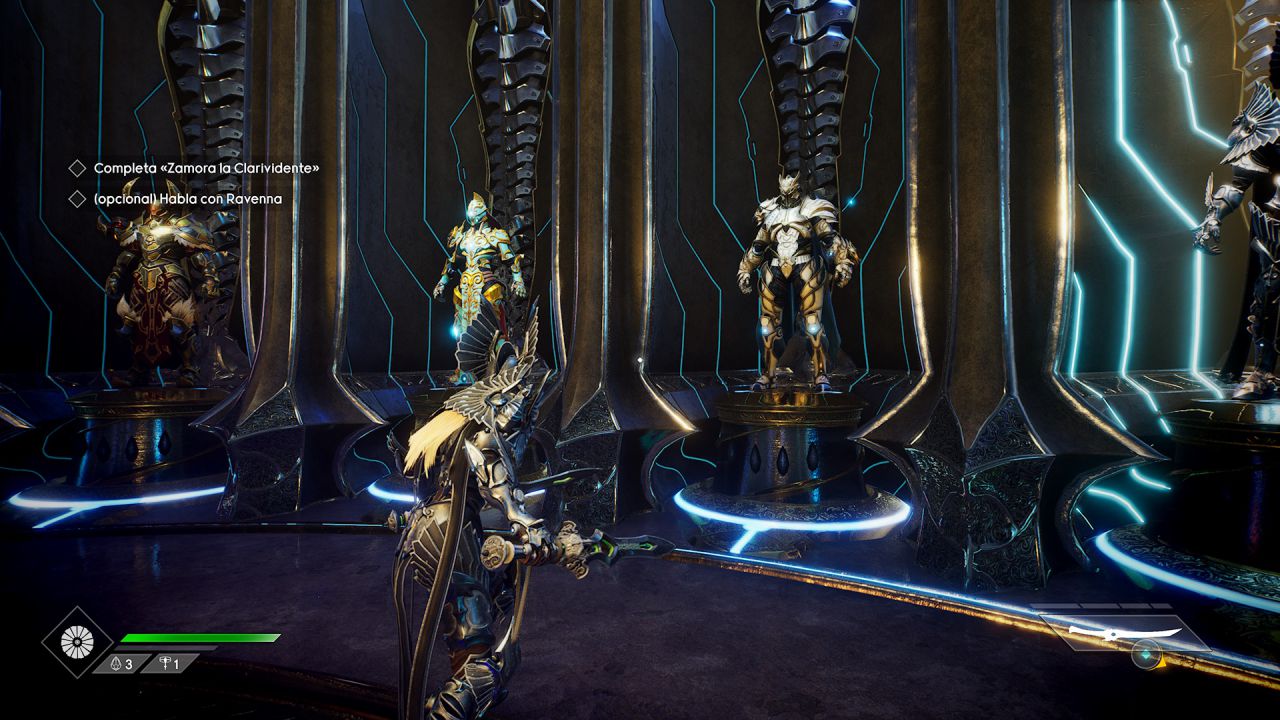Click the yellow triangle weapon-swap indicator
This screenshot has width=1280, height=720.
(x=1161, y=663)
